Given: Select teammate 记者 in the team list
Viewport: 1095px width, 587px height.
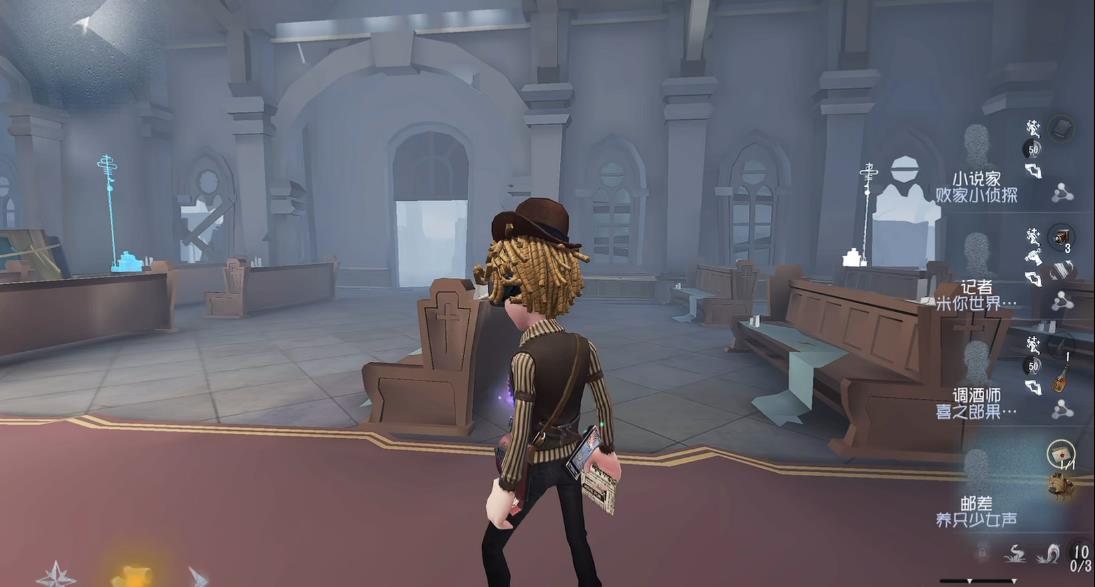Looking at the screenshot, I should coord(976,287).
